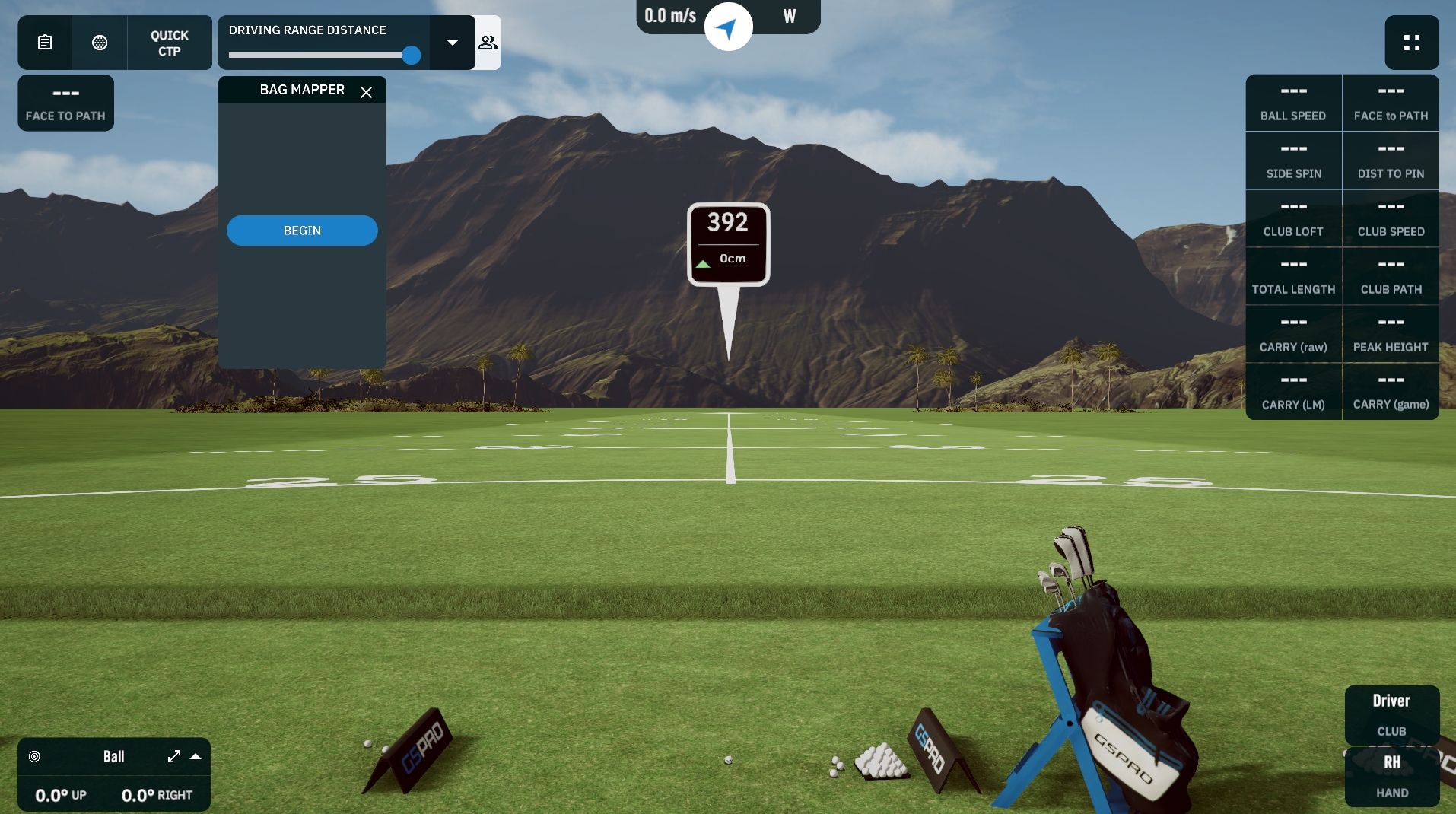Open the Quick CTP mode
Screen dimensions: 1456x814
click(169, 43)
